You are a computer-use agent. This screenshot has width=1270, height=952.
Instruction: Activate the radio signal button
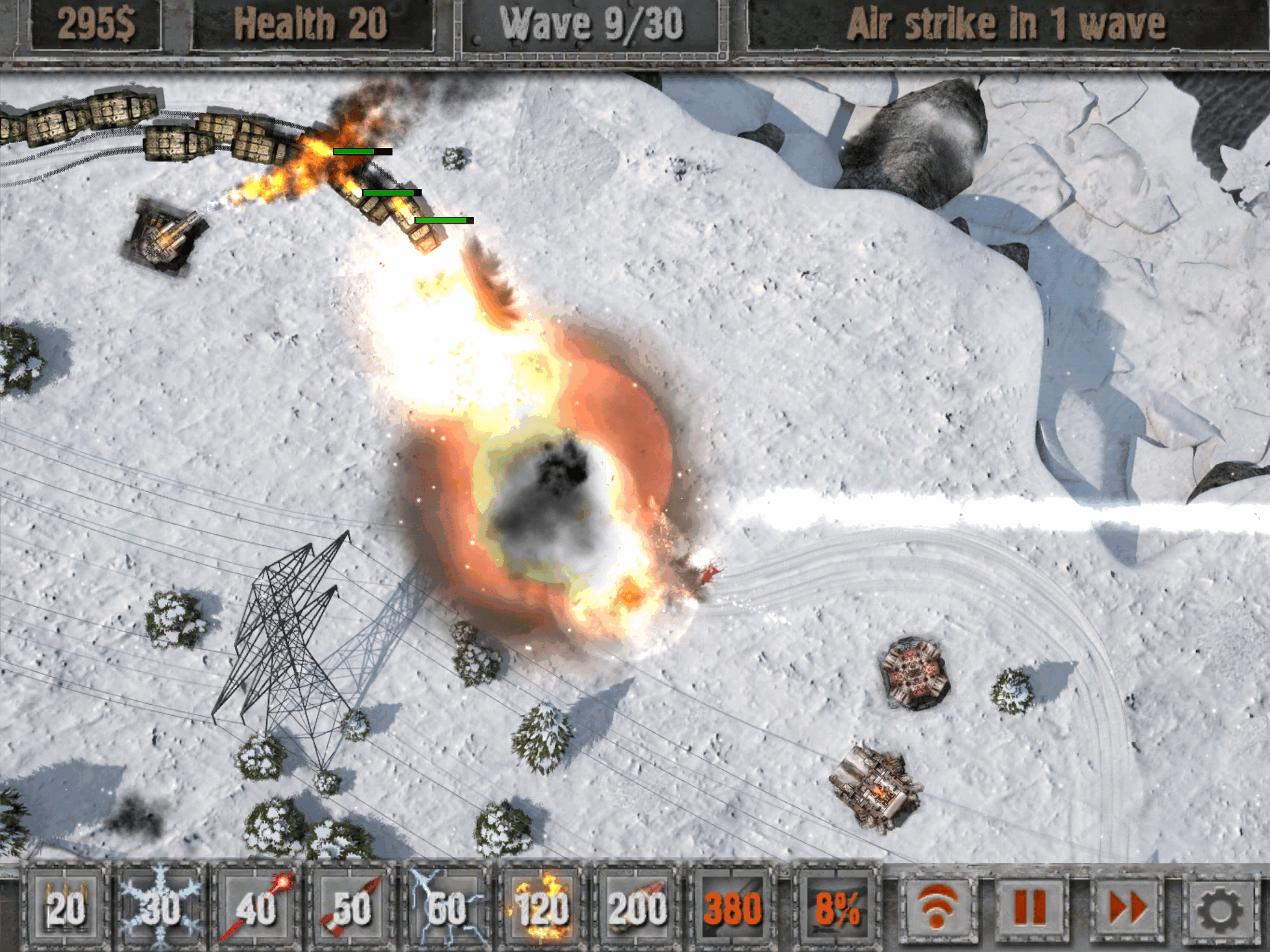(936, 908)
